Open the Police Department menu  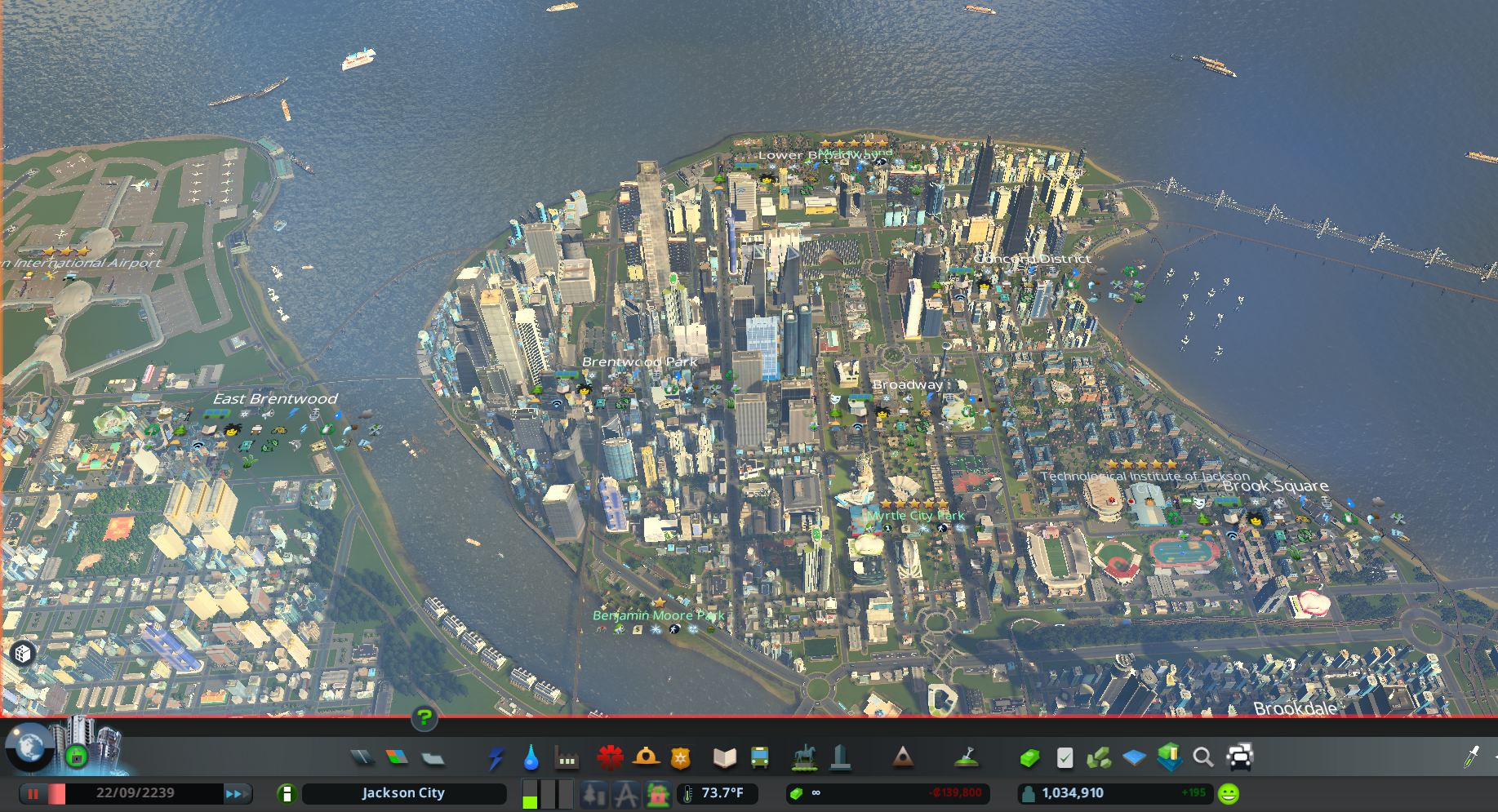pos(681,757)
